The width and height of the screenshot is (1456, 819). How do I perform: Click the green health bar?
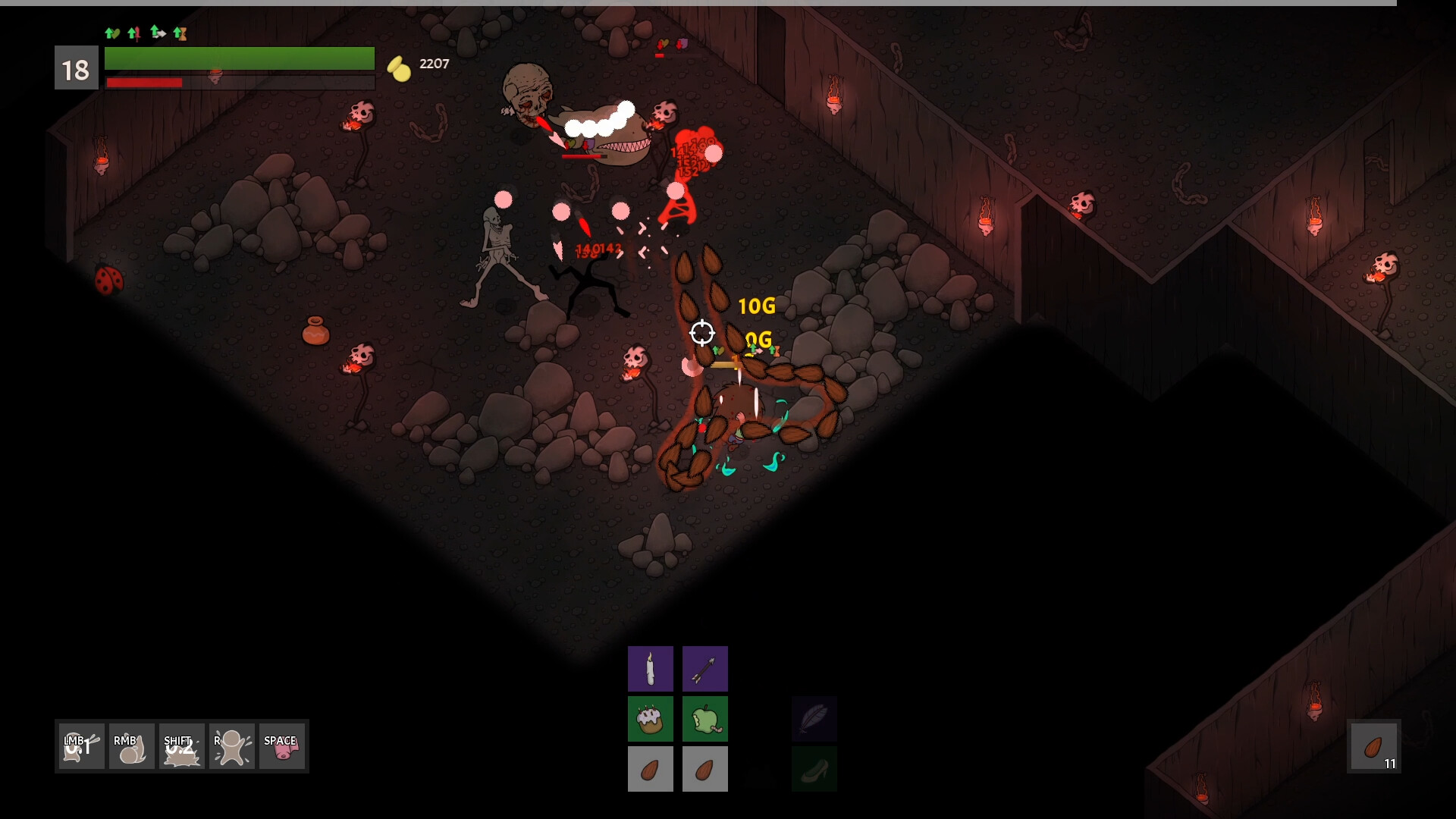pos(240,58)
